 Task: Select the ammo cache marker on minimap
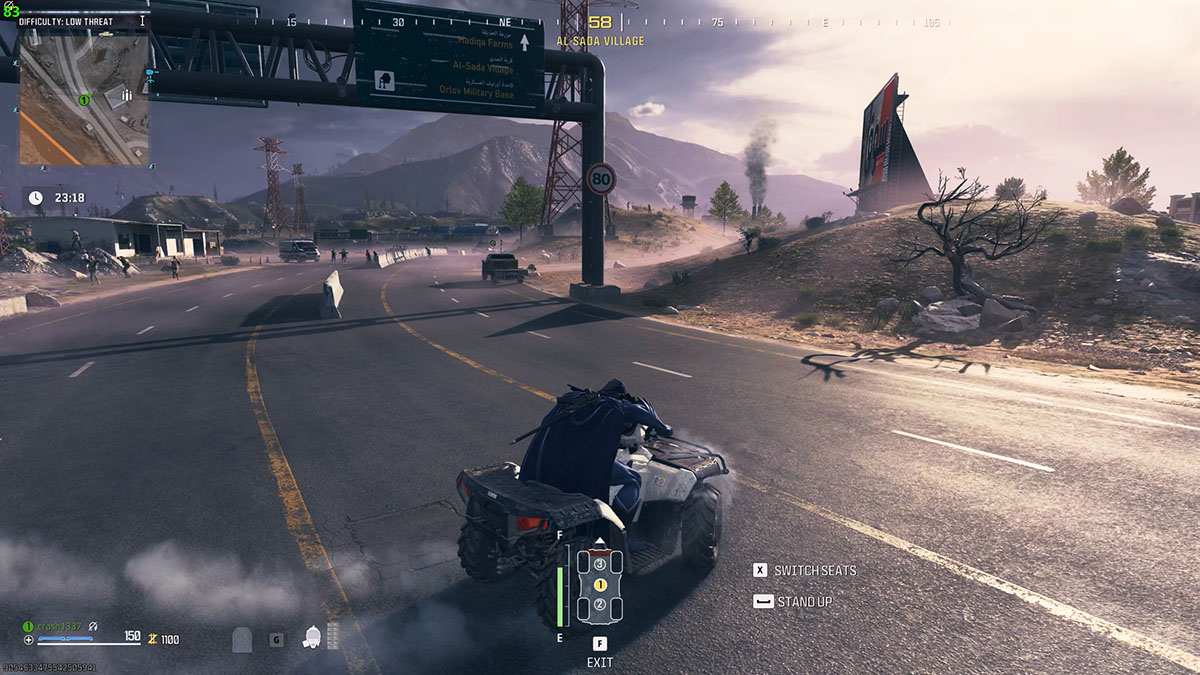127,96
